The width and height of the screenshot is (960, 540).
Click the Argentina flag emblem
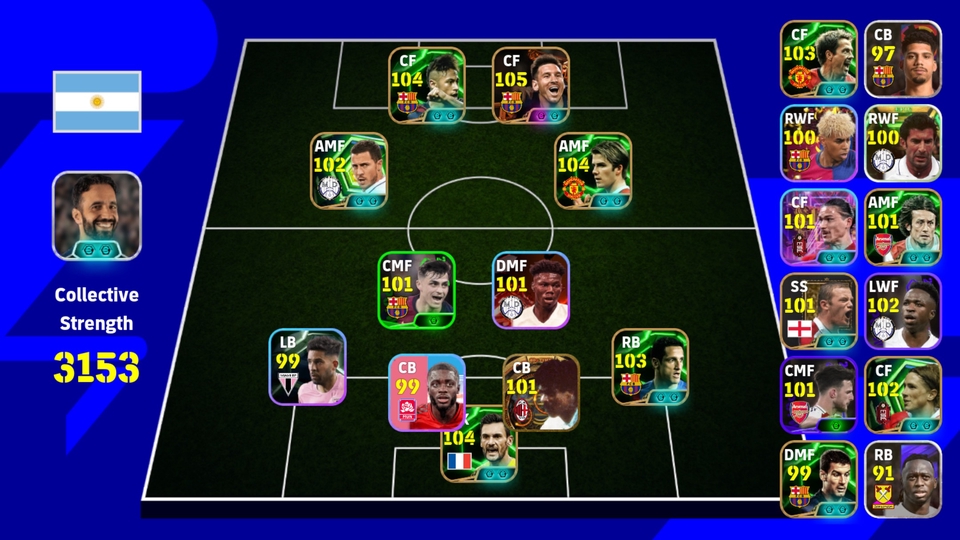point(97,102)
